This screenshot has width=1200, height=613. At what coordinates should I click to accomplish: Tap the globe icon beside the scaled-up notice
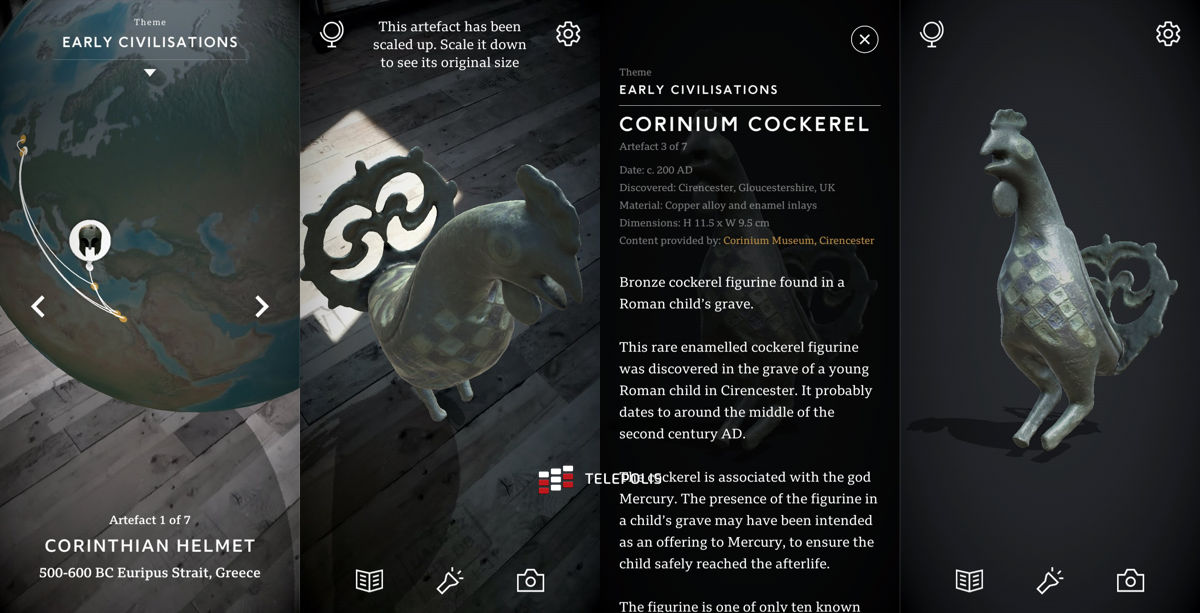[x=332, y=34]
